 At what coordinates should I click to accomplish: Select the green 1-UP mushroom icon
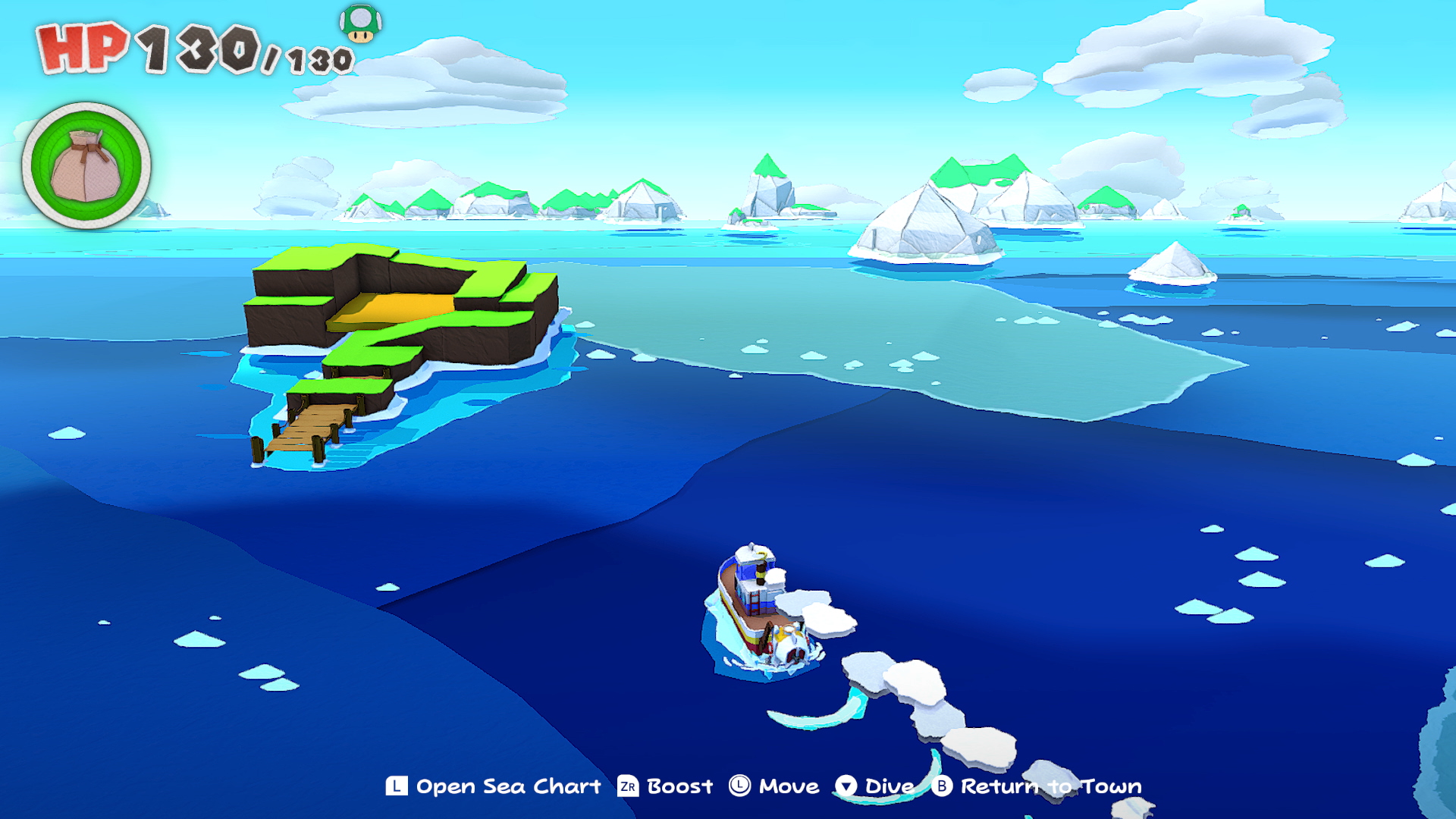tap(360, 24)
